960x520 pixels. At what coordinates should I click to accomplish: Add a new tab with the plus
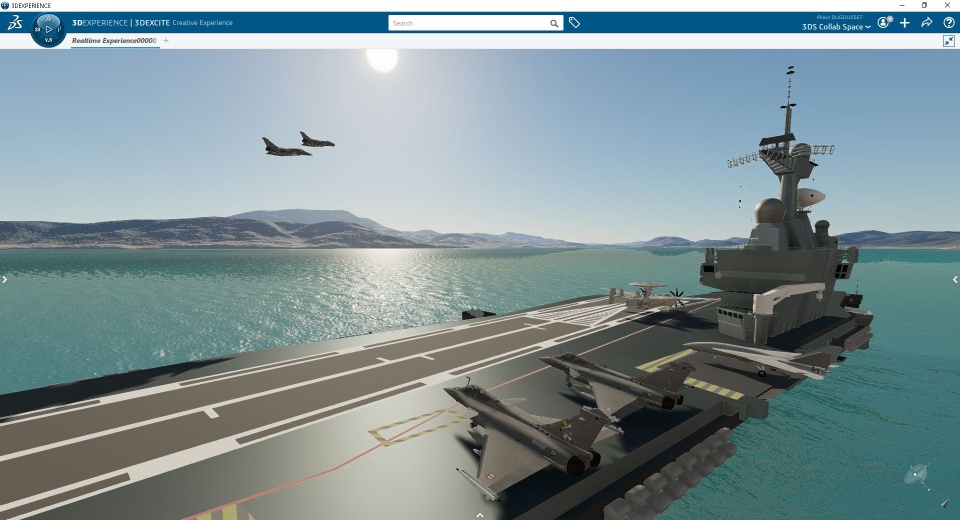166,41
